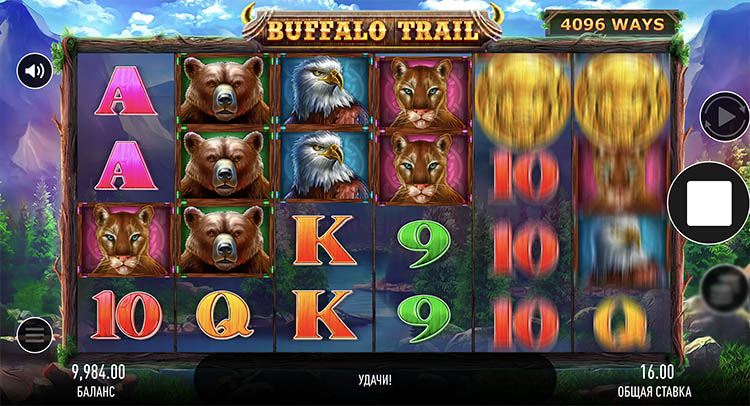Stop the reels with the square button
The width and height of the screenshot is (750, 406).
(716, 204)
